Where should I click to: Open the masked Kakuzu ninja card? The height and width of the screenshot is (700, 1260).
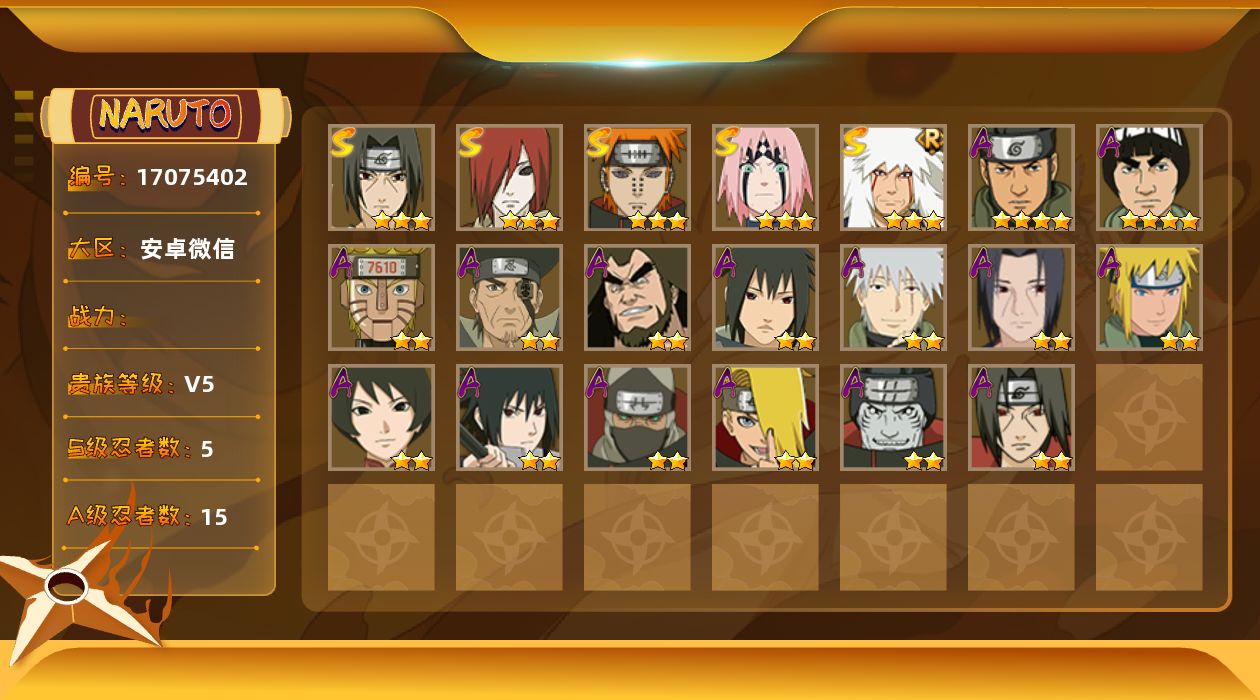click(x=637, y=418)
